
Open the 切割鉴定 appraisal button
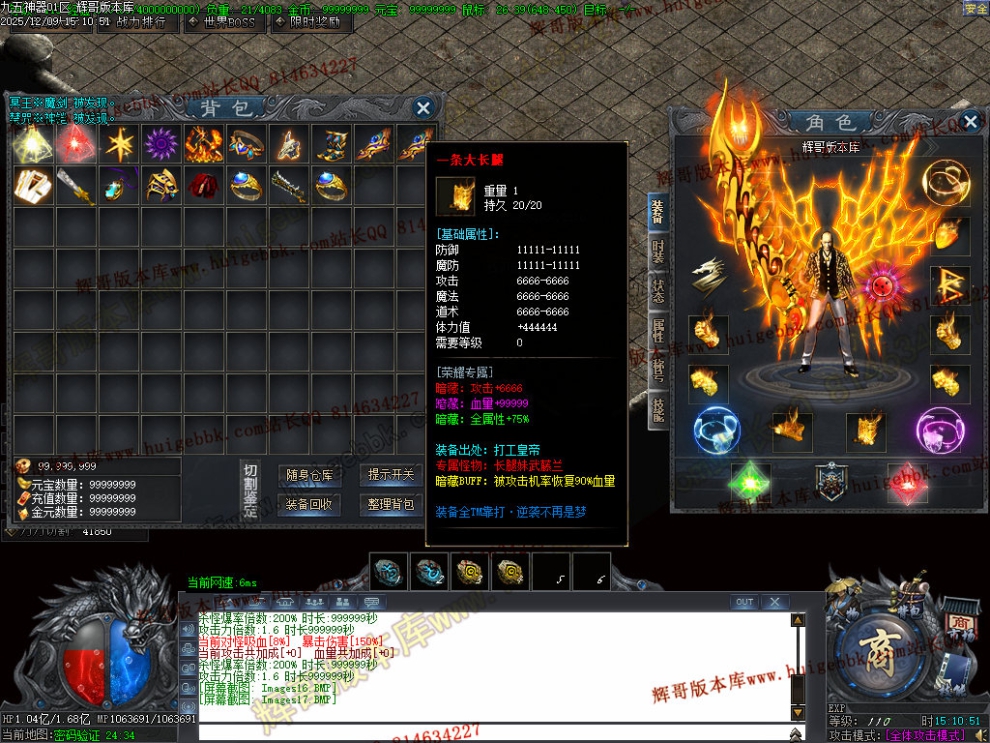click(x=250, y=490)
